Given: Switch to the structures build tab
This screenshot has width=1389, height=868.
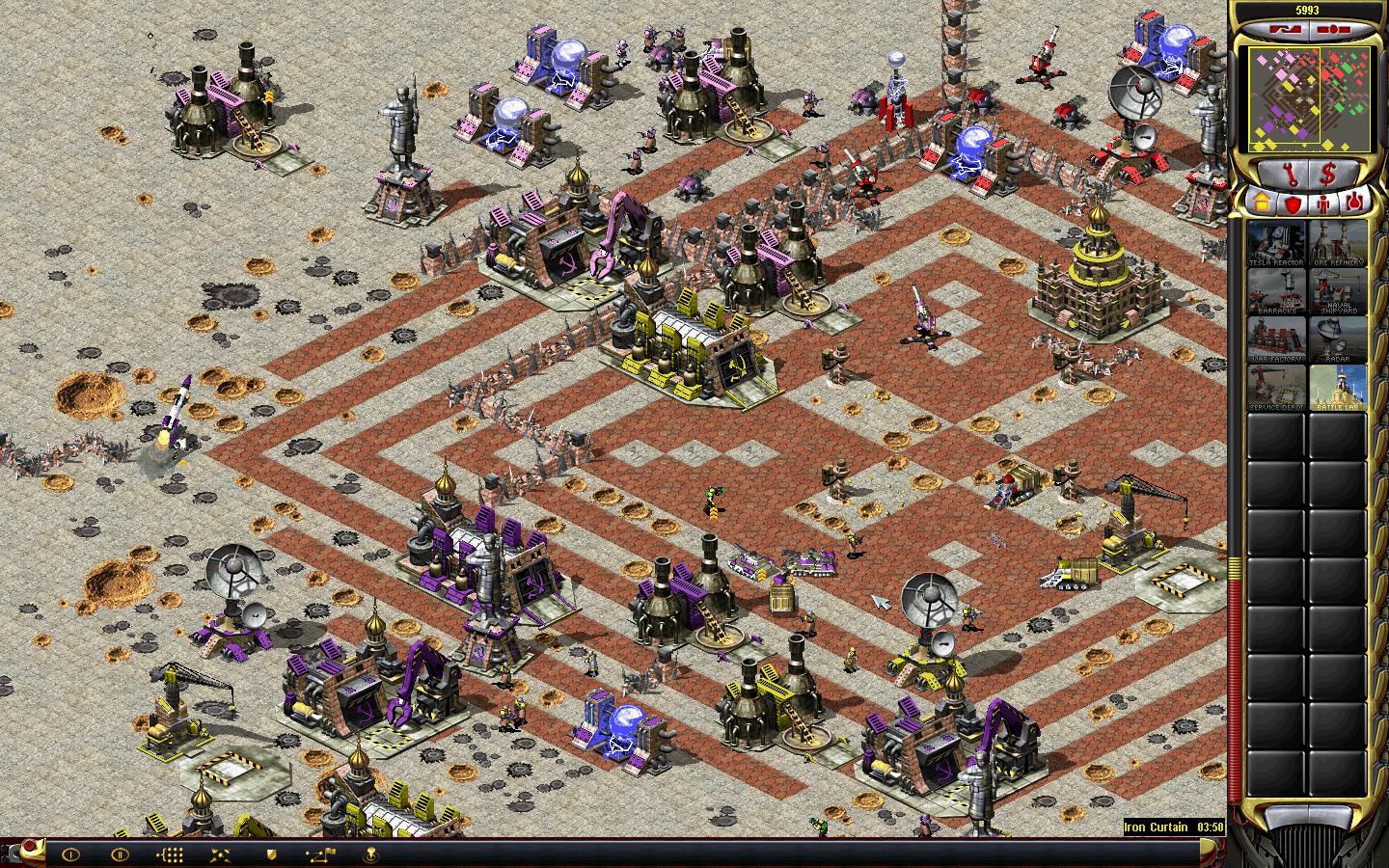Looking at the screenshot, I should [x=1260, y=203].
